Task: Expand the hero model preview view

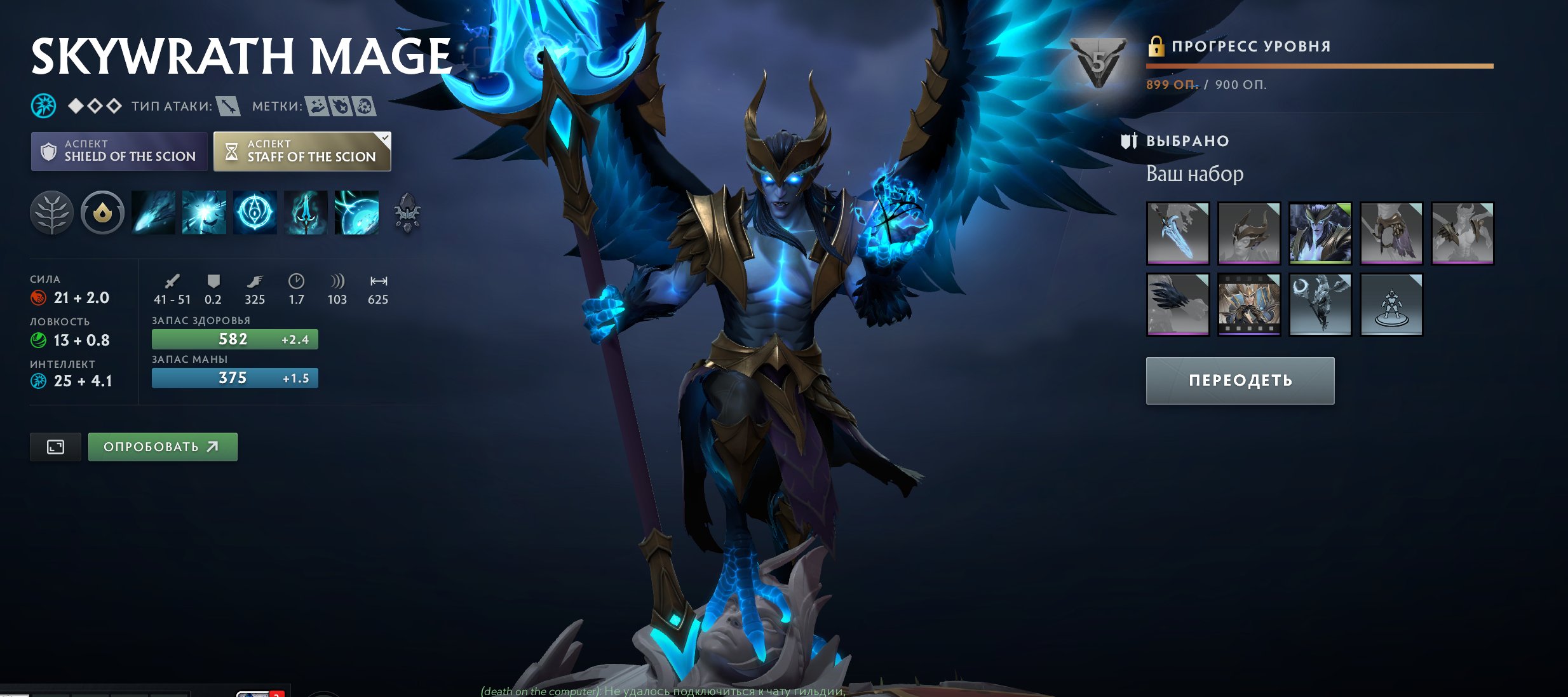Action: [55, 447]
